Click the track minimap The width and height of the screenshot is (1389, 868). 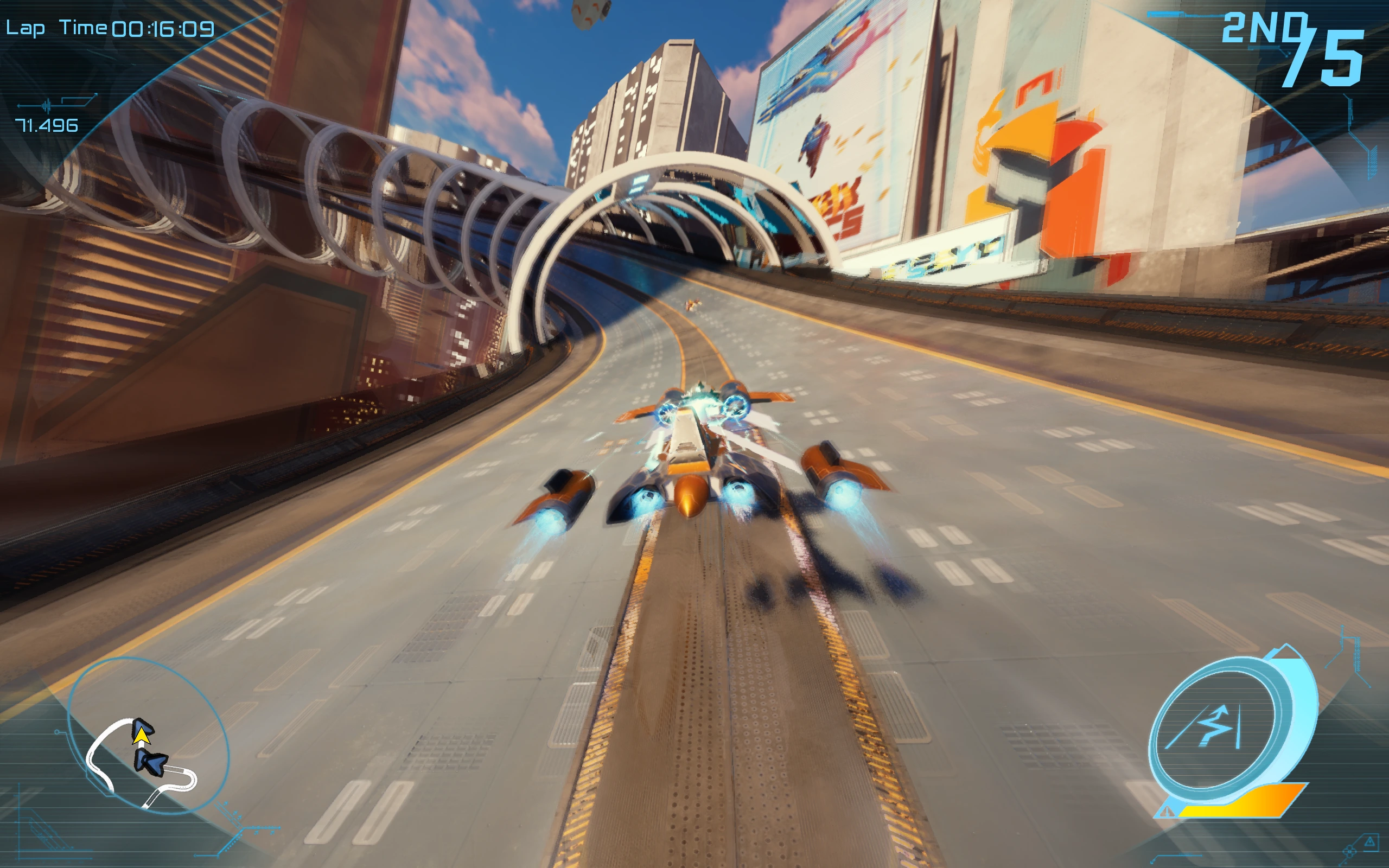(147, 737)
